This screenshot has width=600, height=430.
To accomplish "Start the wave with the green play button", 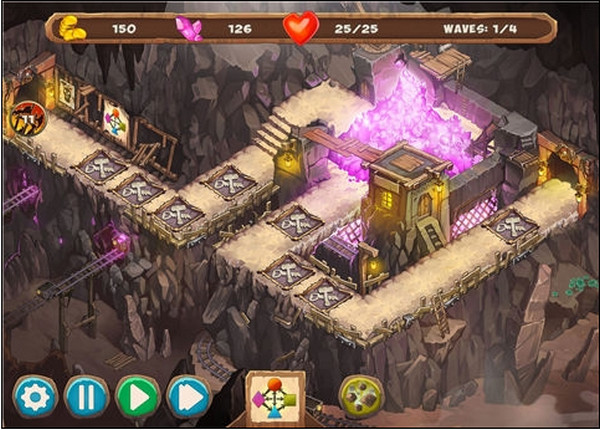I will pyautogui.click(x=138, y=397).
